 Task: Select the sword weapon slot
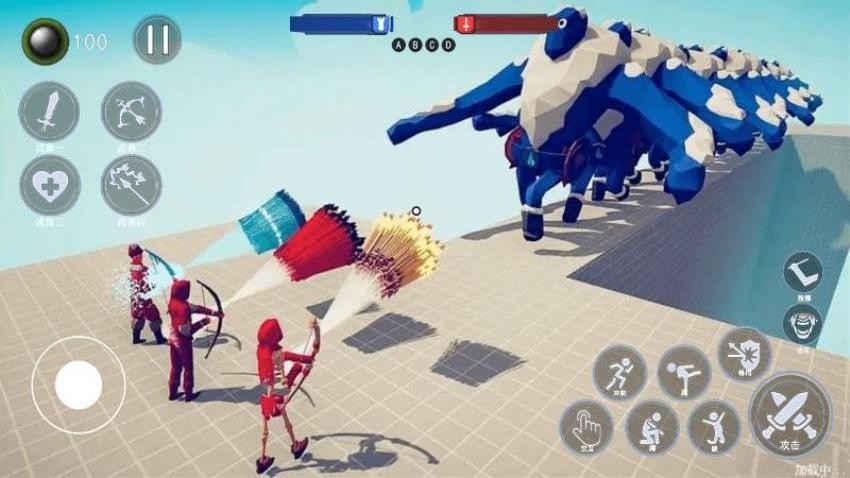pos(48,110)
